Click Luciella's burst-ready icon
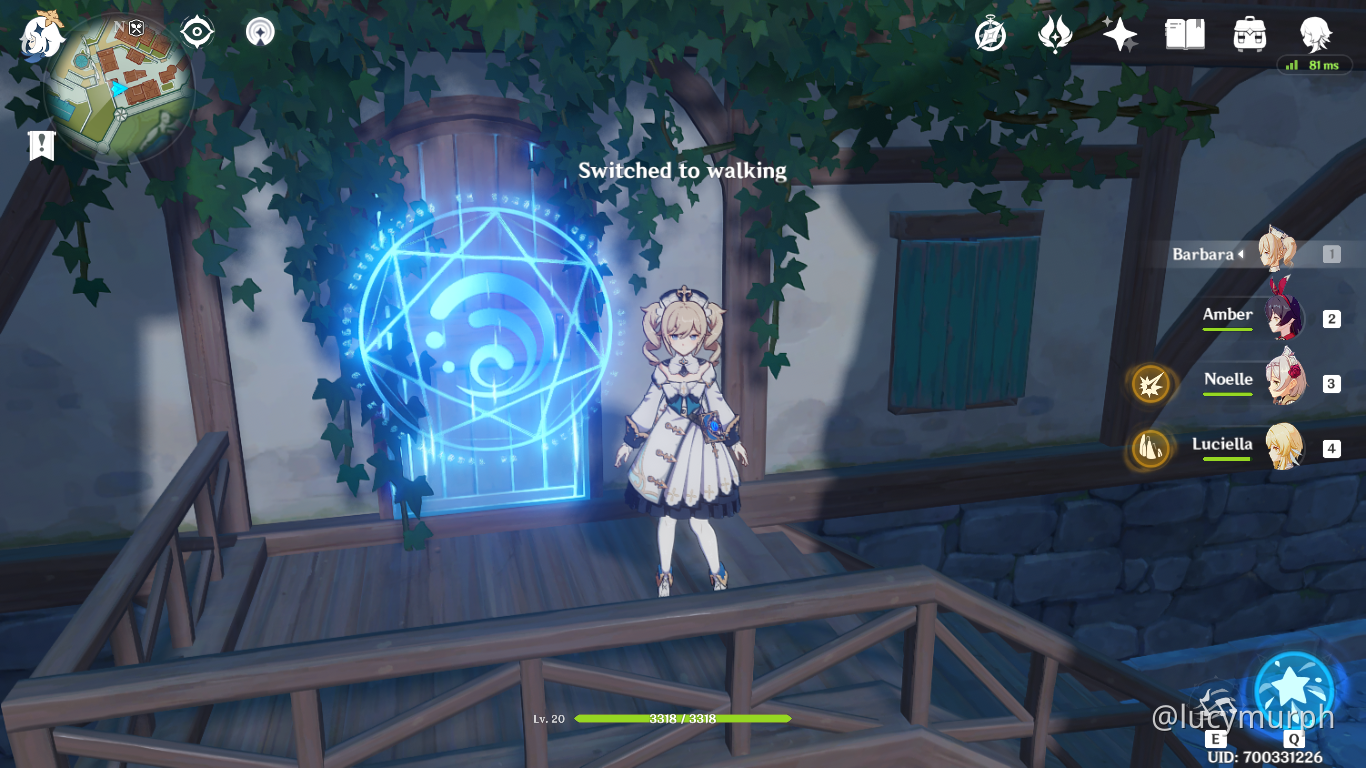 click(1149, 449)
